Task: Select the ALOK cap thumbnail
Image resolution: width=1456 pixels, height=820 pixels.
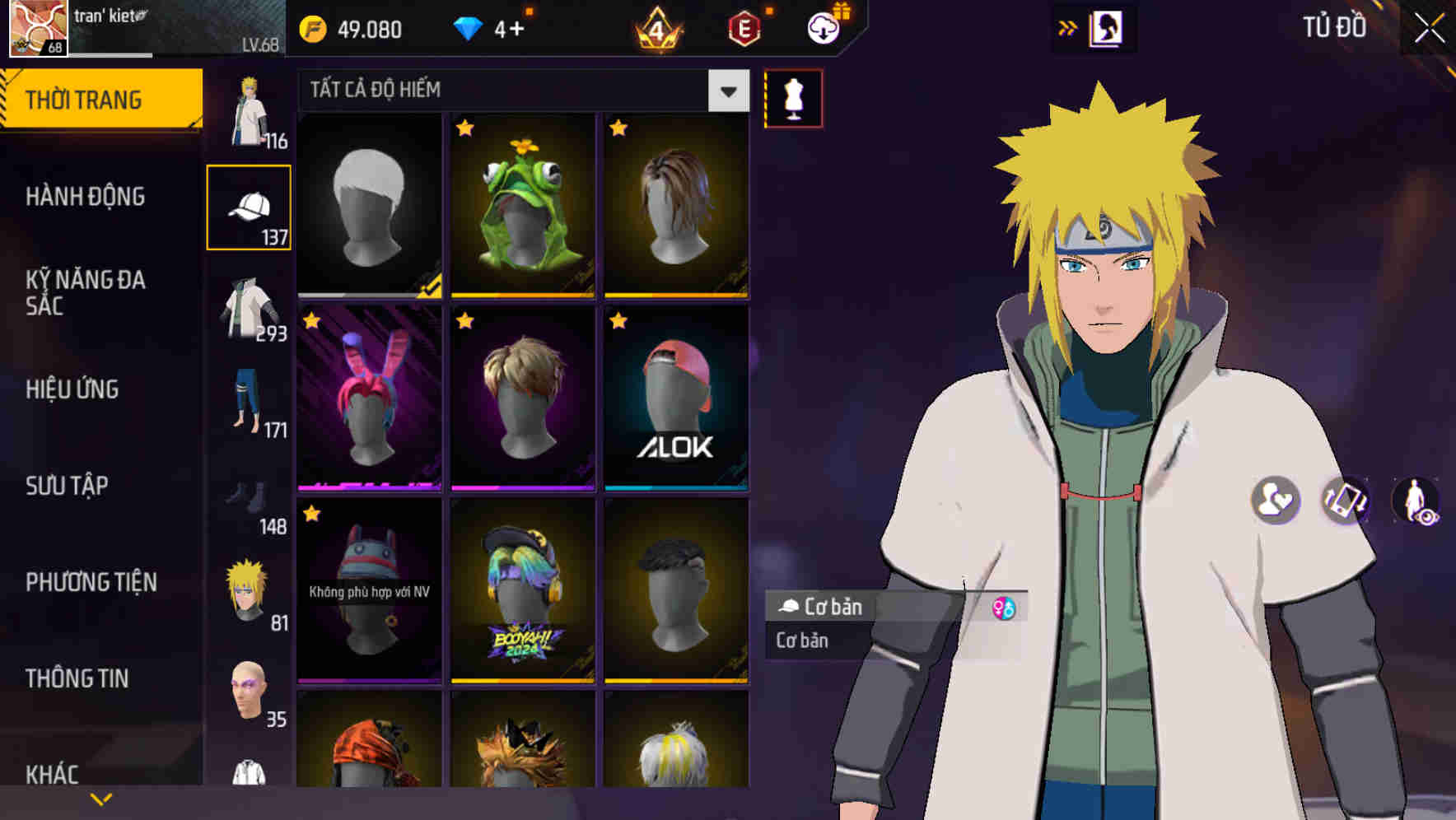Action: point(677,401)
